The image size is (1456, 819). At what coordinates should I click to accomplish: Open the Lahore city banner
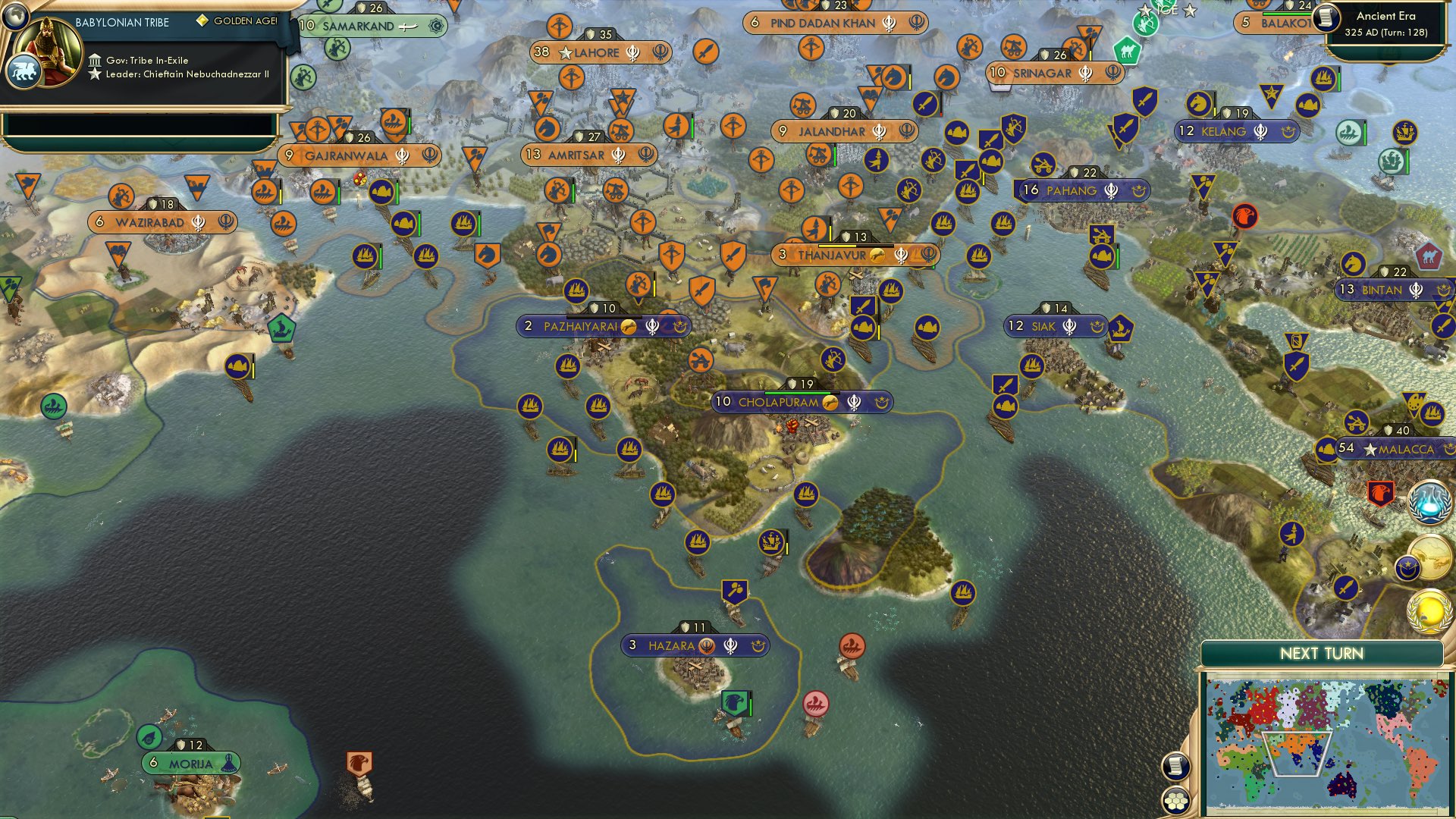click(601, 53)
